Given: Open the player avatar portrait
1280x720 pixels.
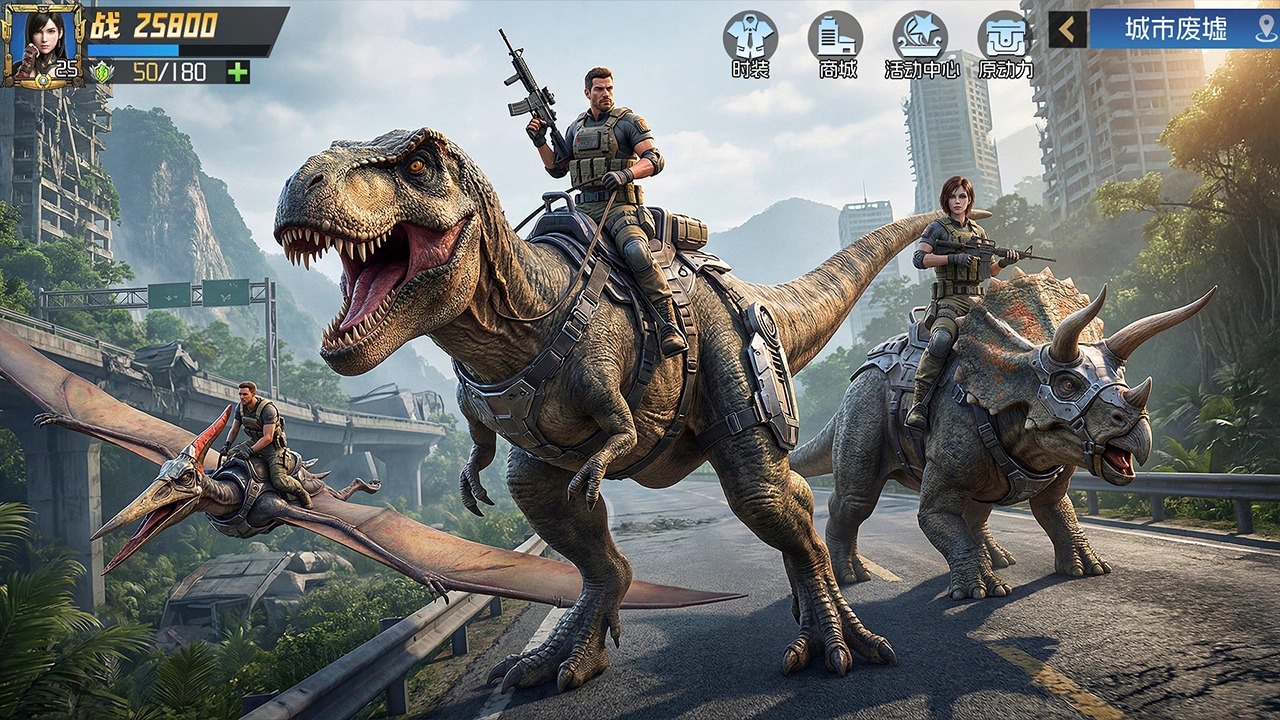Looking at the screenshot, I should [42, 44].
